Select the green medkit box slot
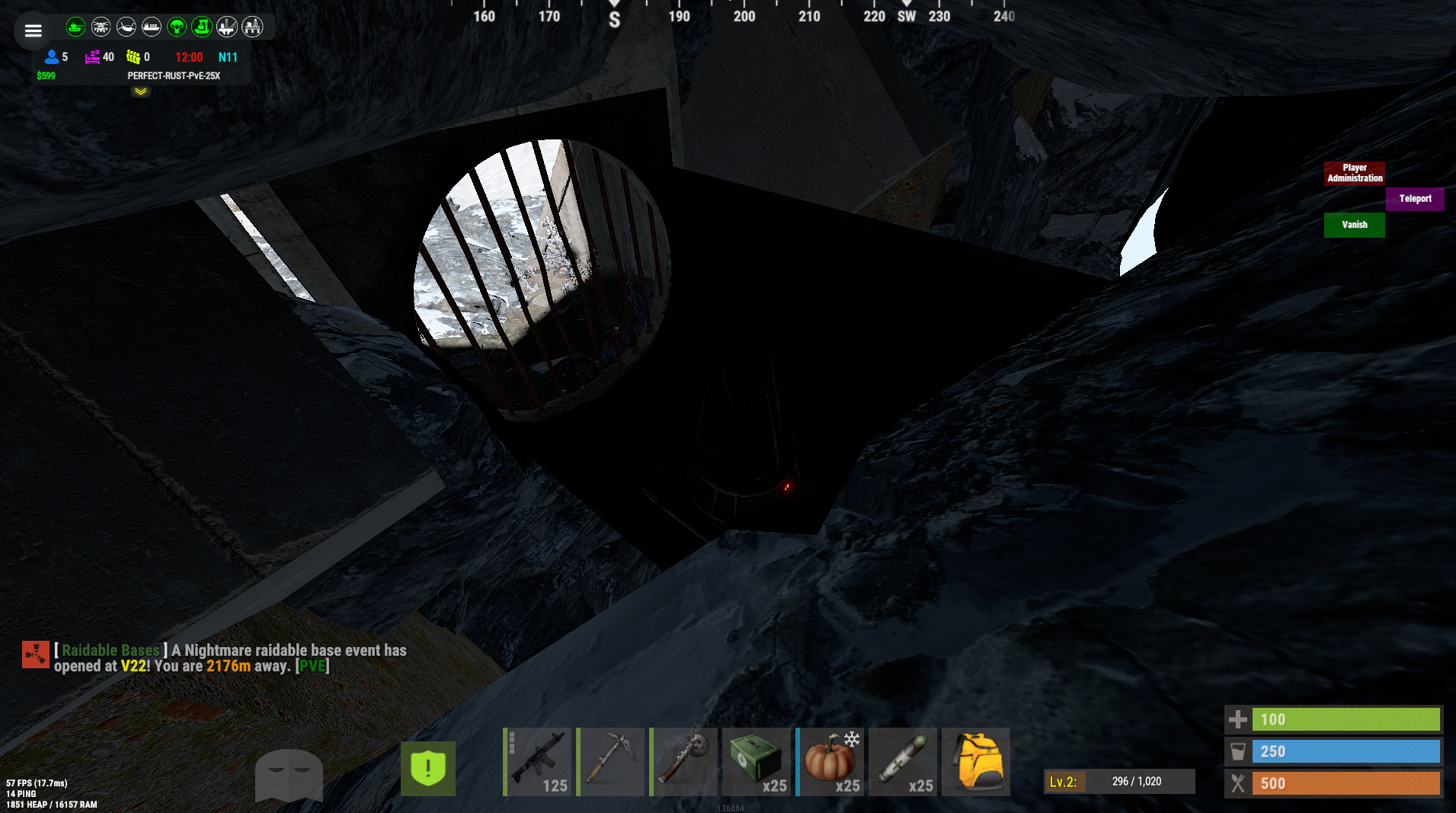The height and width of the screenshot is (813, 1456). tap(757, 762)
